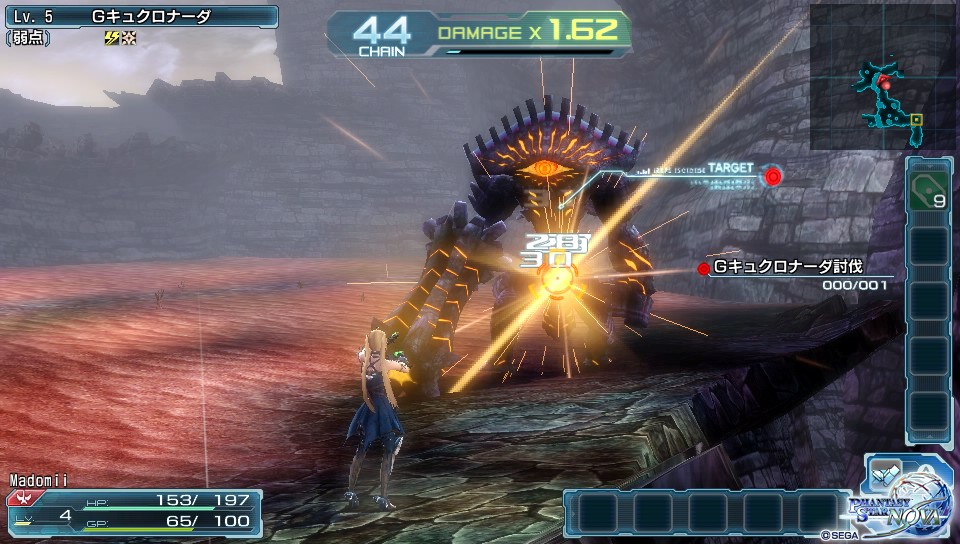Screen dimensions: 960x544
Task: Open the minimap in the corner
Action: click(x=882, y=76)
